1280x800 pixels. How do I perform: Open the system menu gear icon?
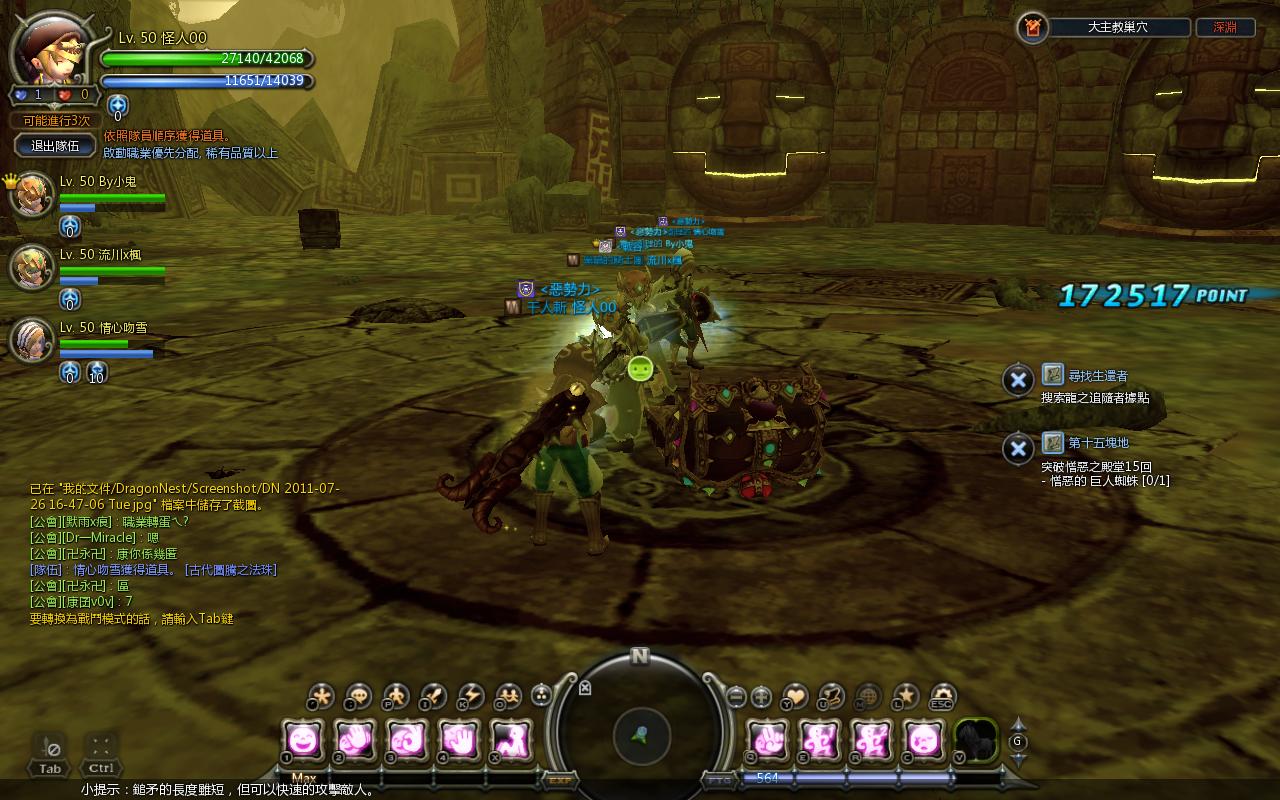[943, 696]
